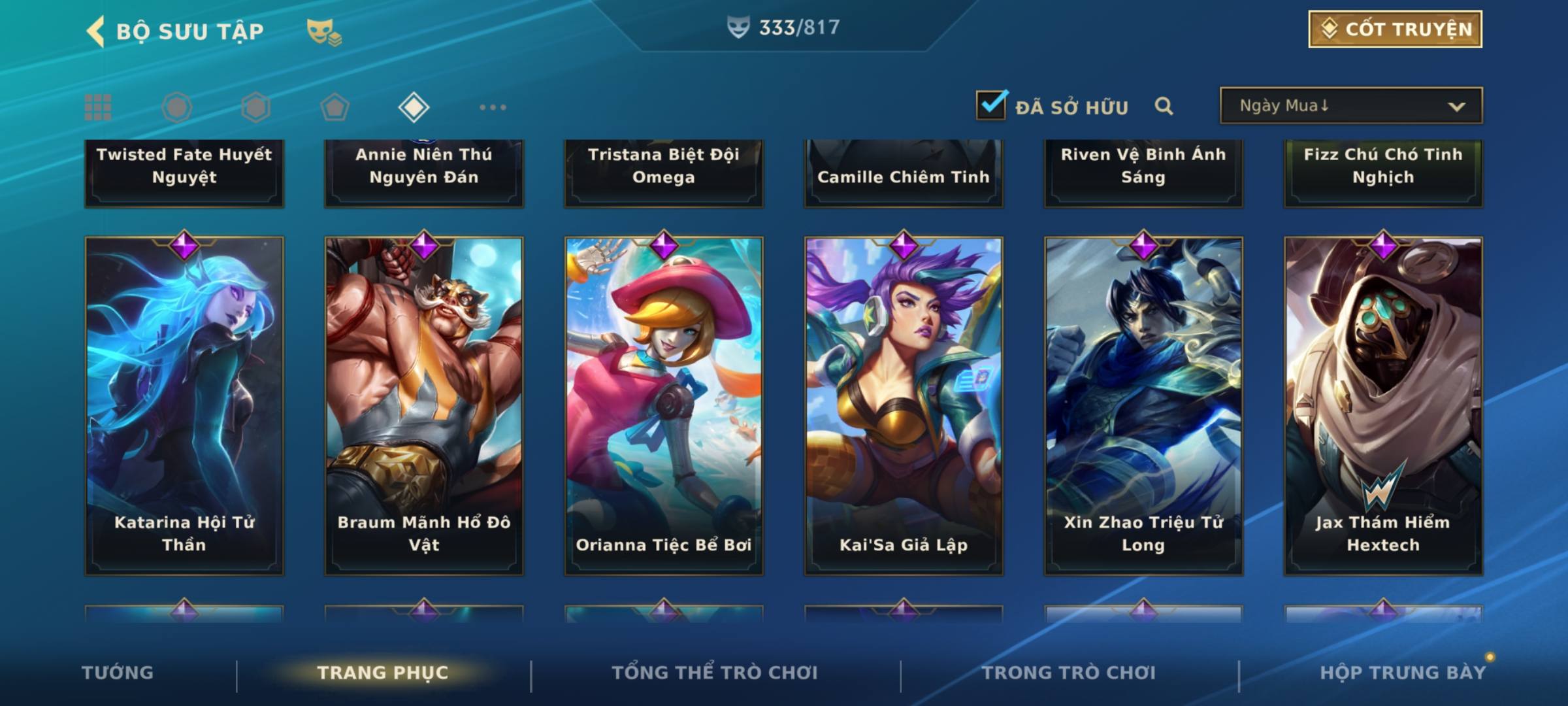Go to the Hộp Trưng Bày tab

tap(1403, 673)
